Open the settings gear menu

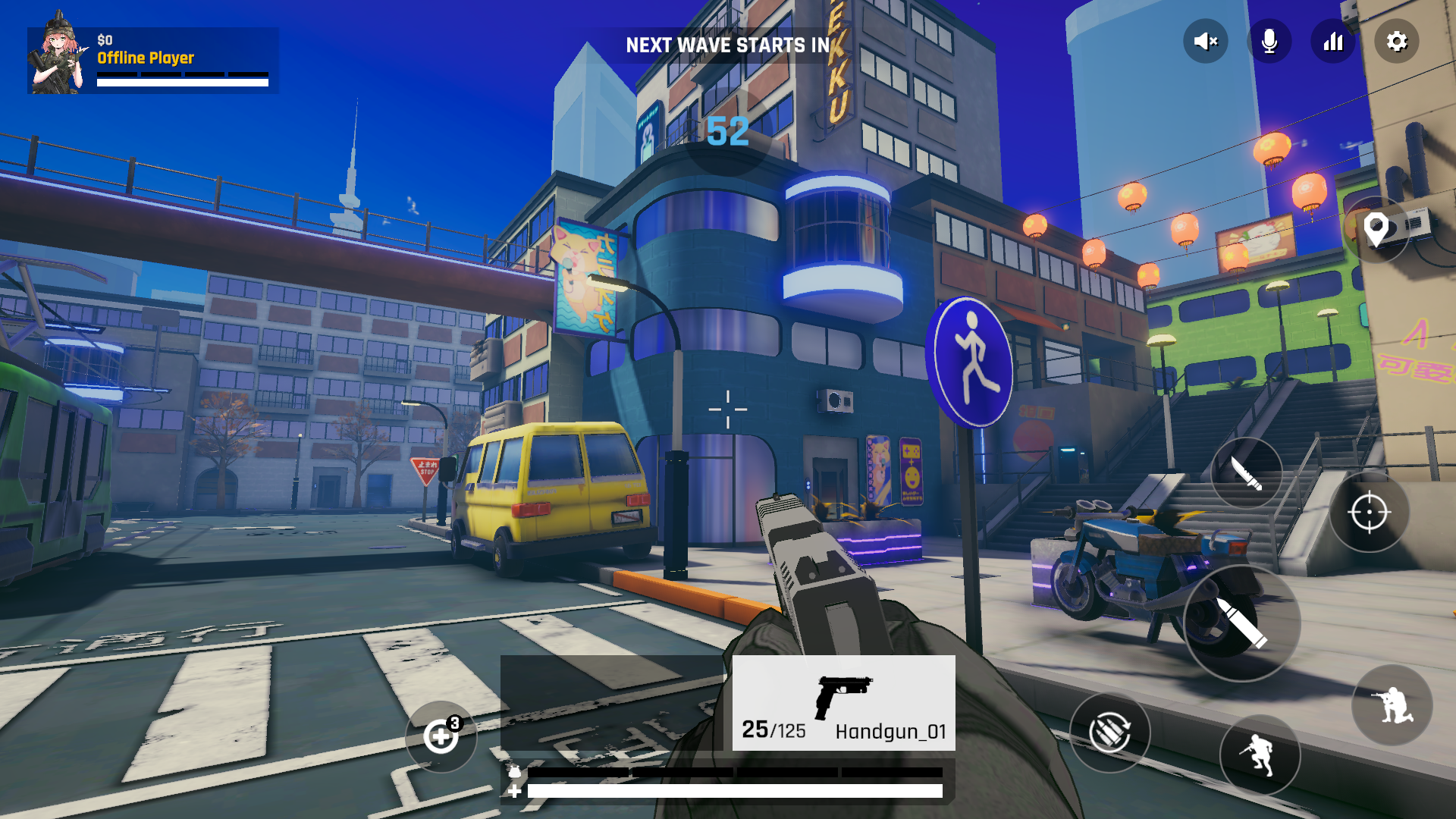[1396, 42]
